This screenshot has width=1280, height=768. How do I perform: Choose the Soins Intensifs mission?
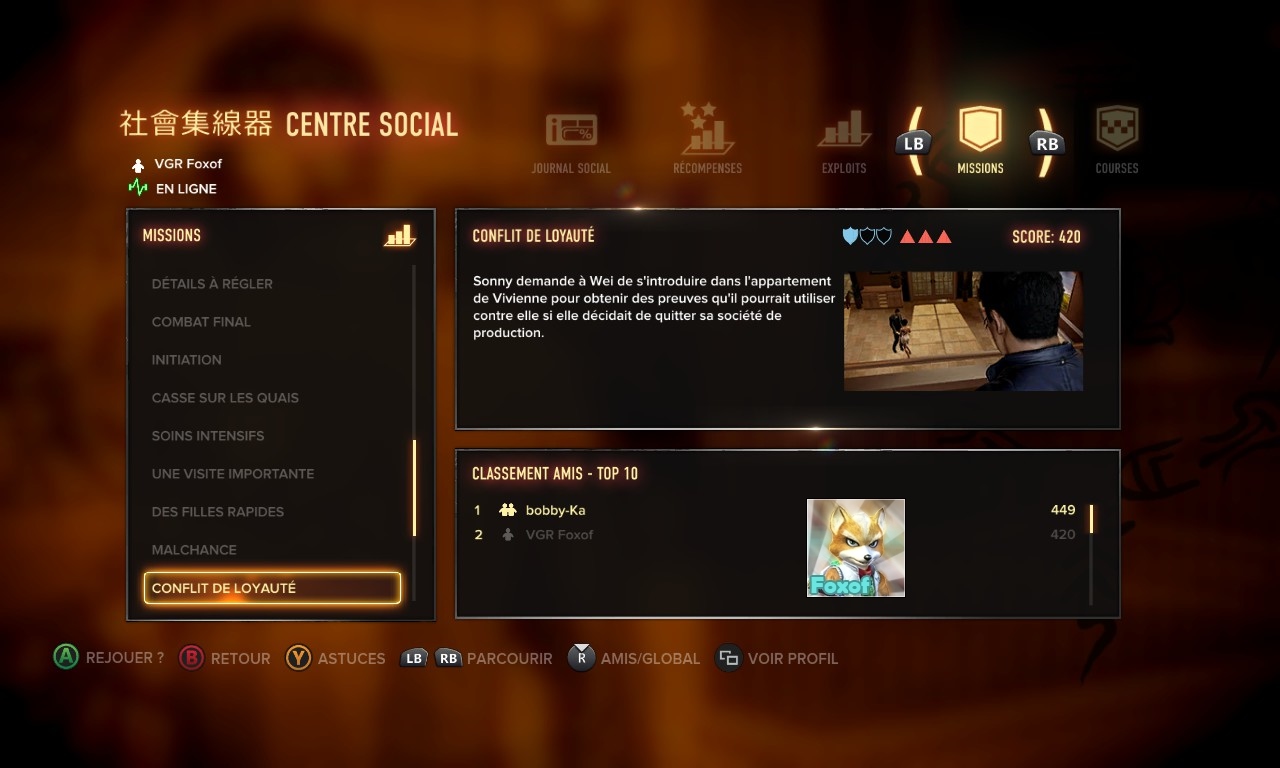tap(208, 436)
